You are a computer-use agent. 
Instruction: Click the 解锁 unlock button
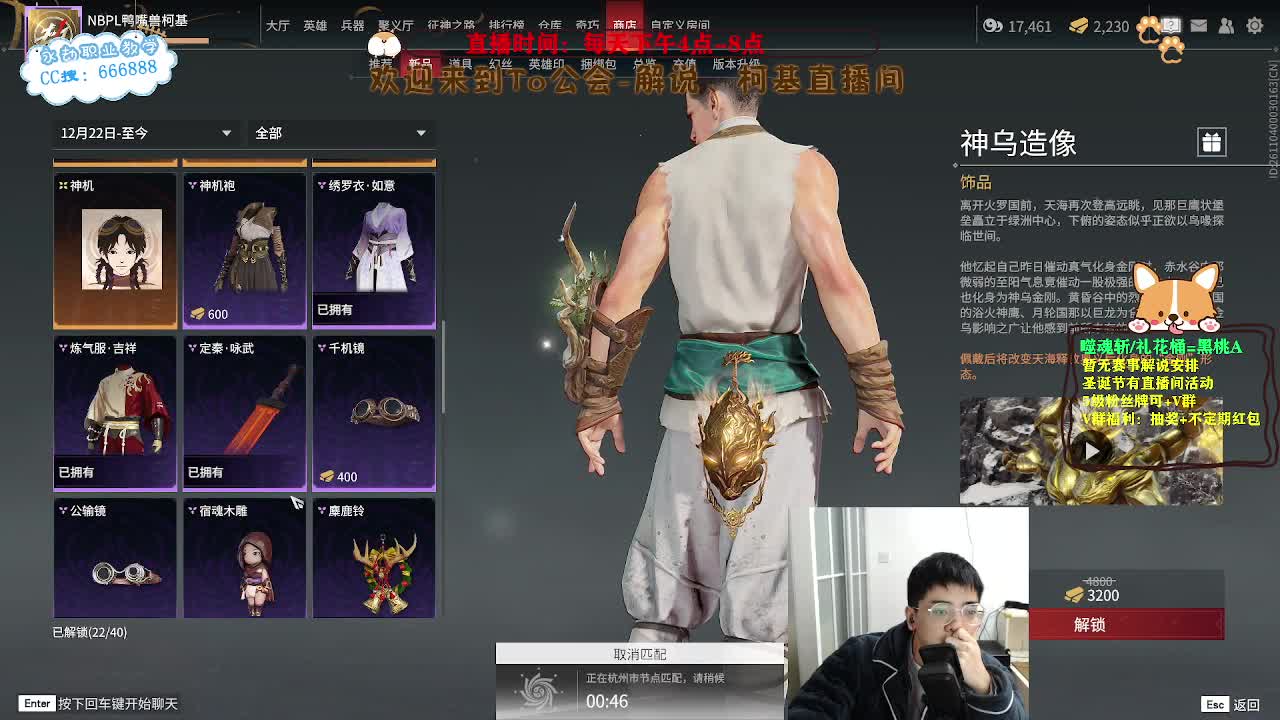[x=1130, y=624]
